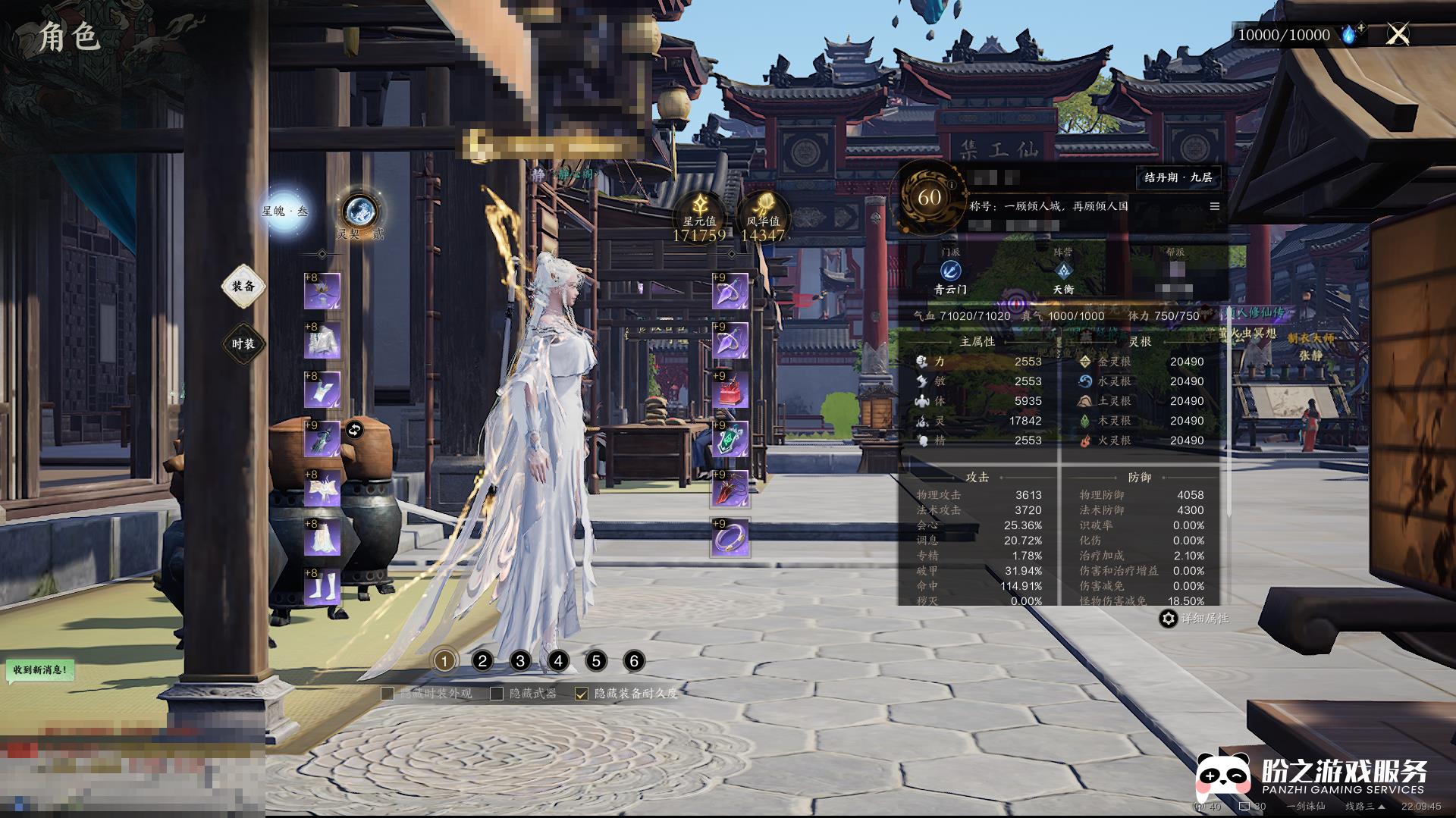Open the title list menu icon
This screenshot has width=1456, height=818.
1214,206
